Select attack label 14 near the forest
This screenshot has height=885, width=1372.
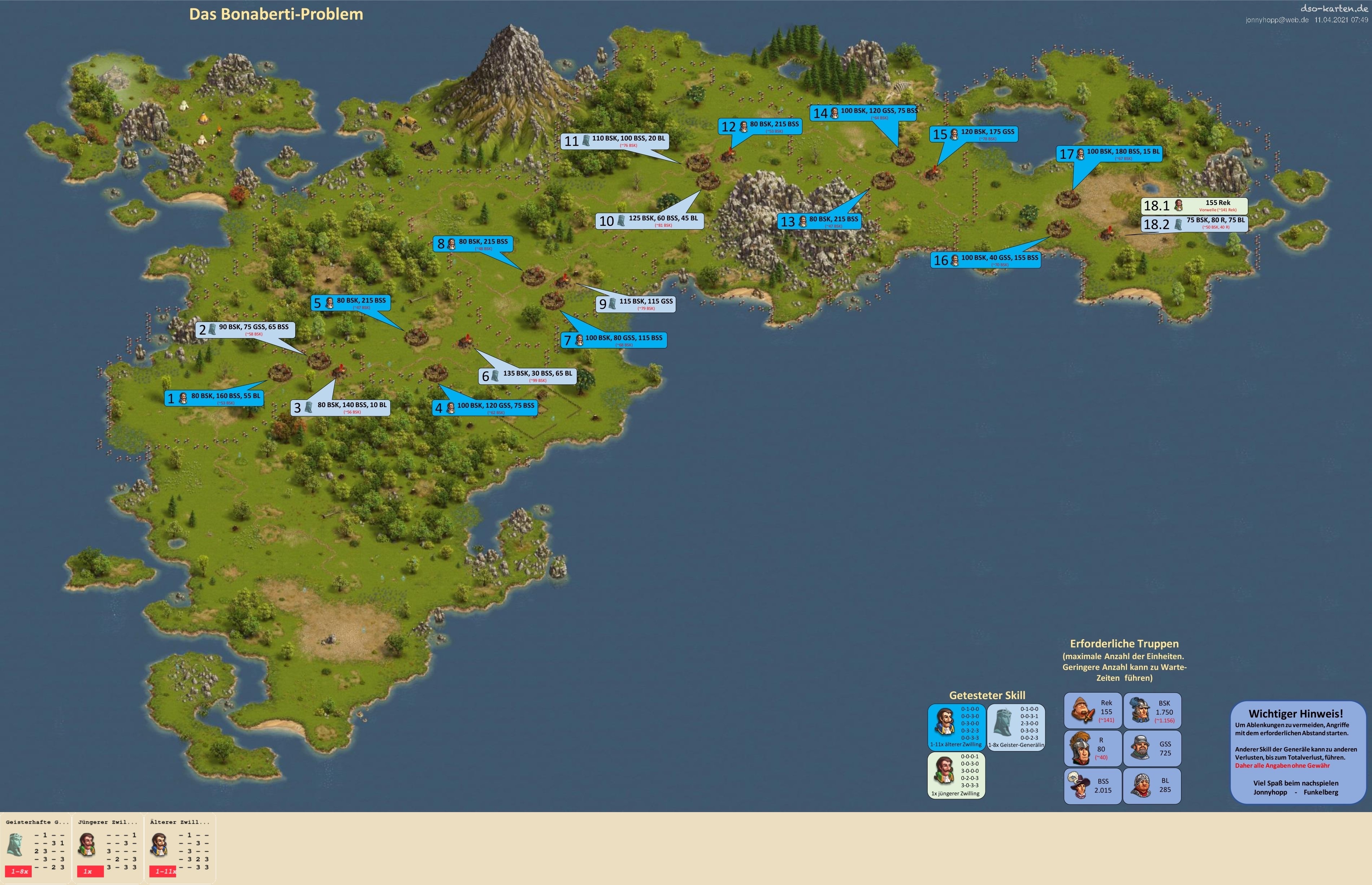[863, 113]
